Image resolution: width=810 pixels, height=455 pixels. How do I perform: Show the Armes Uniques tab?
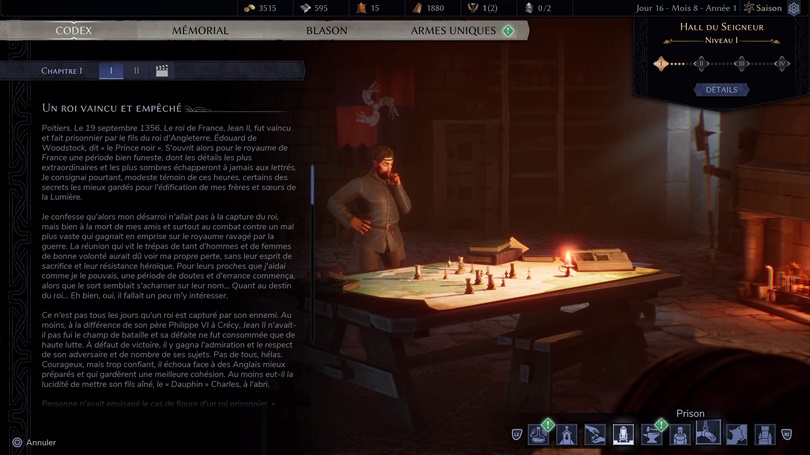point(453,31)
